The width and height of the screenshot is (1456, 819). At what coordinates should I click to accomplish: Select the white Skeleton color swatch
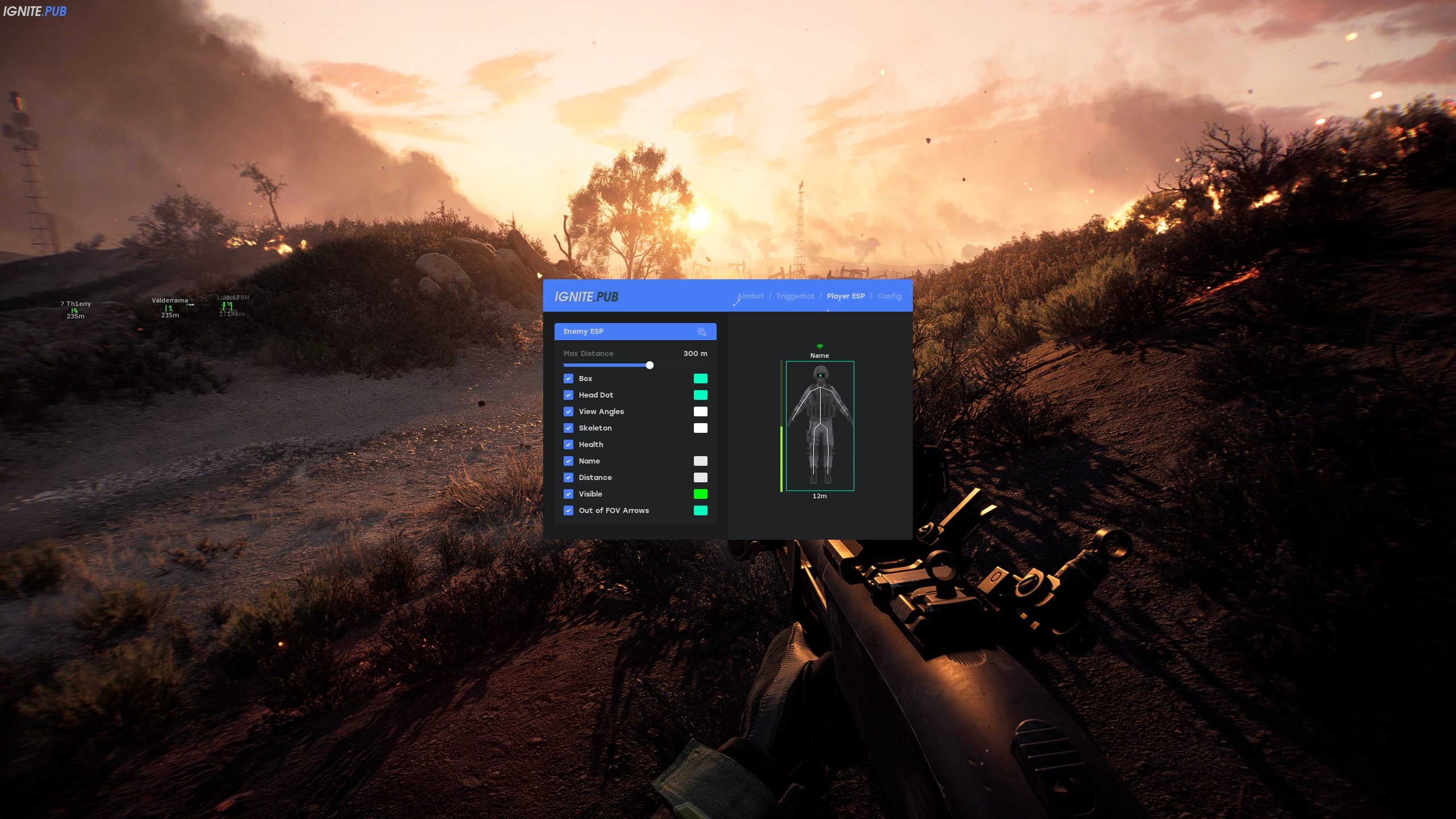pos(701,428)
